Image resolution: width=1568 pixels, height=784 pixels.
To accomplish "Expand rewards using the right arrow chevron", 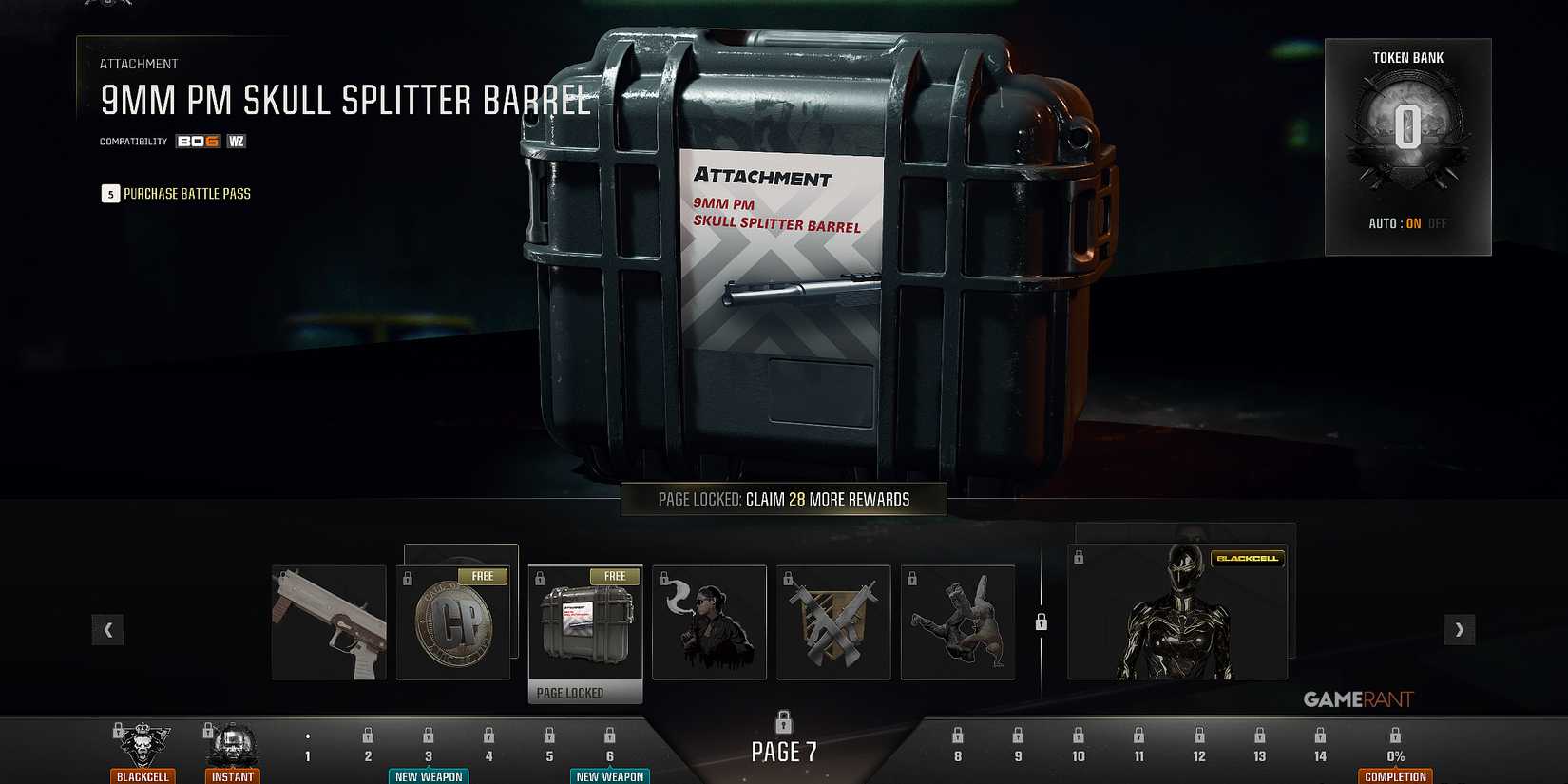I will point(1459,629).
